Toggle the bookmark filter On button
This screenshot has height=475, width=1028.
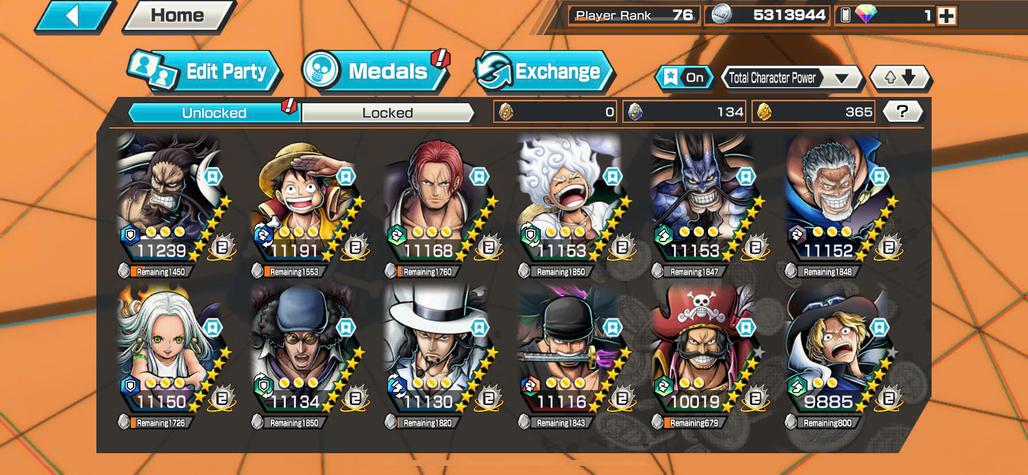point(683,77)
